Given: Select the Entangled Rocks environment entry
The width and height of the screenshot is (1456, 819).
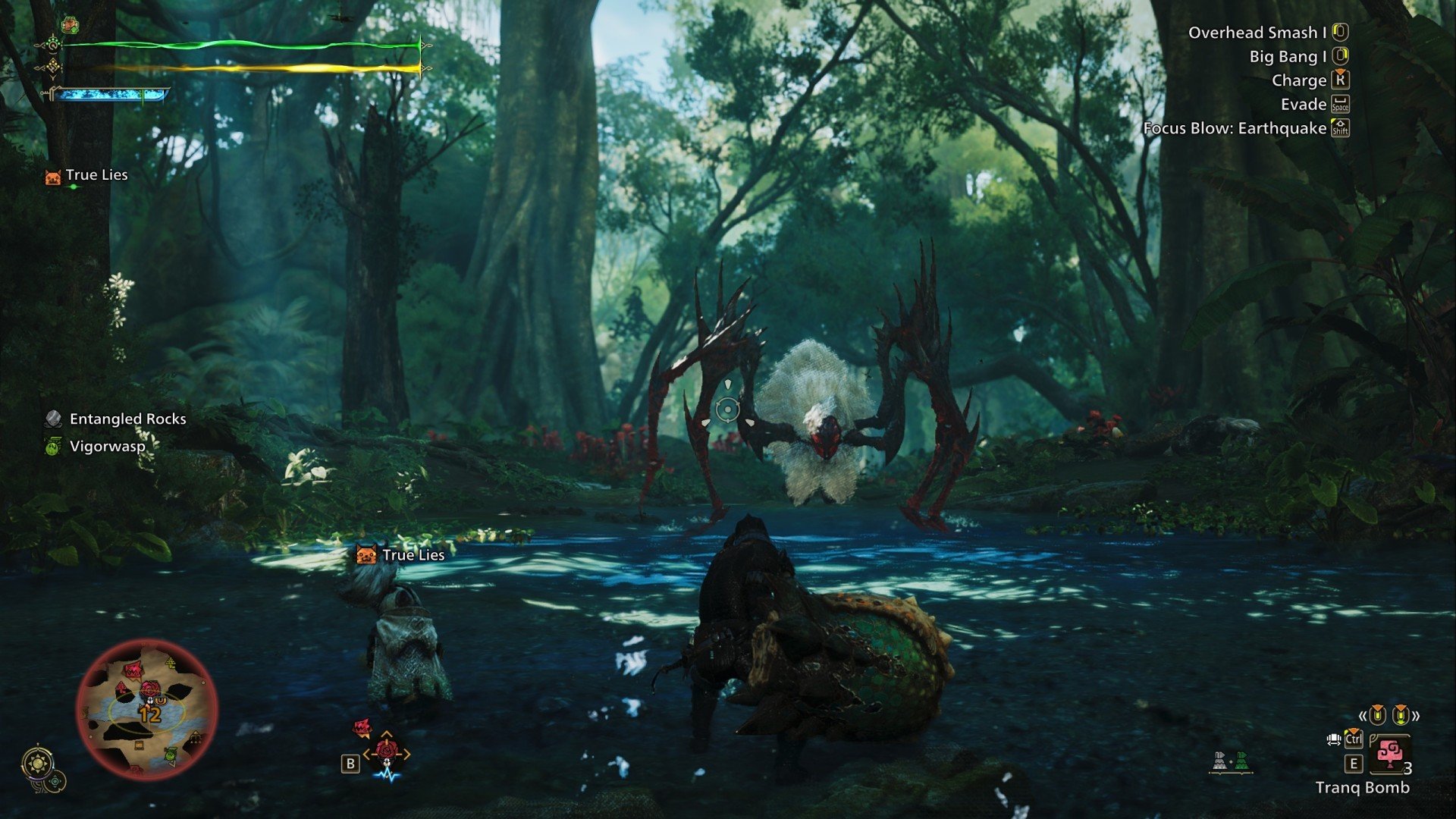Looking at the screenshot, I should 127,419.
